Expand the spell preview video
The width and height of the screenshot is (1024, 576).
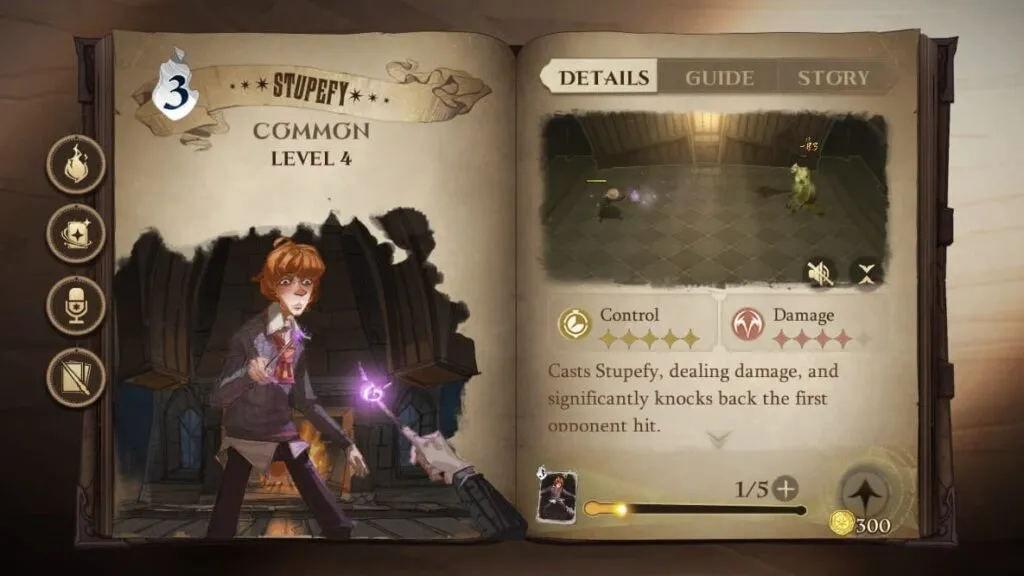click(865, 272)
